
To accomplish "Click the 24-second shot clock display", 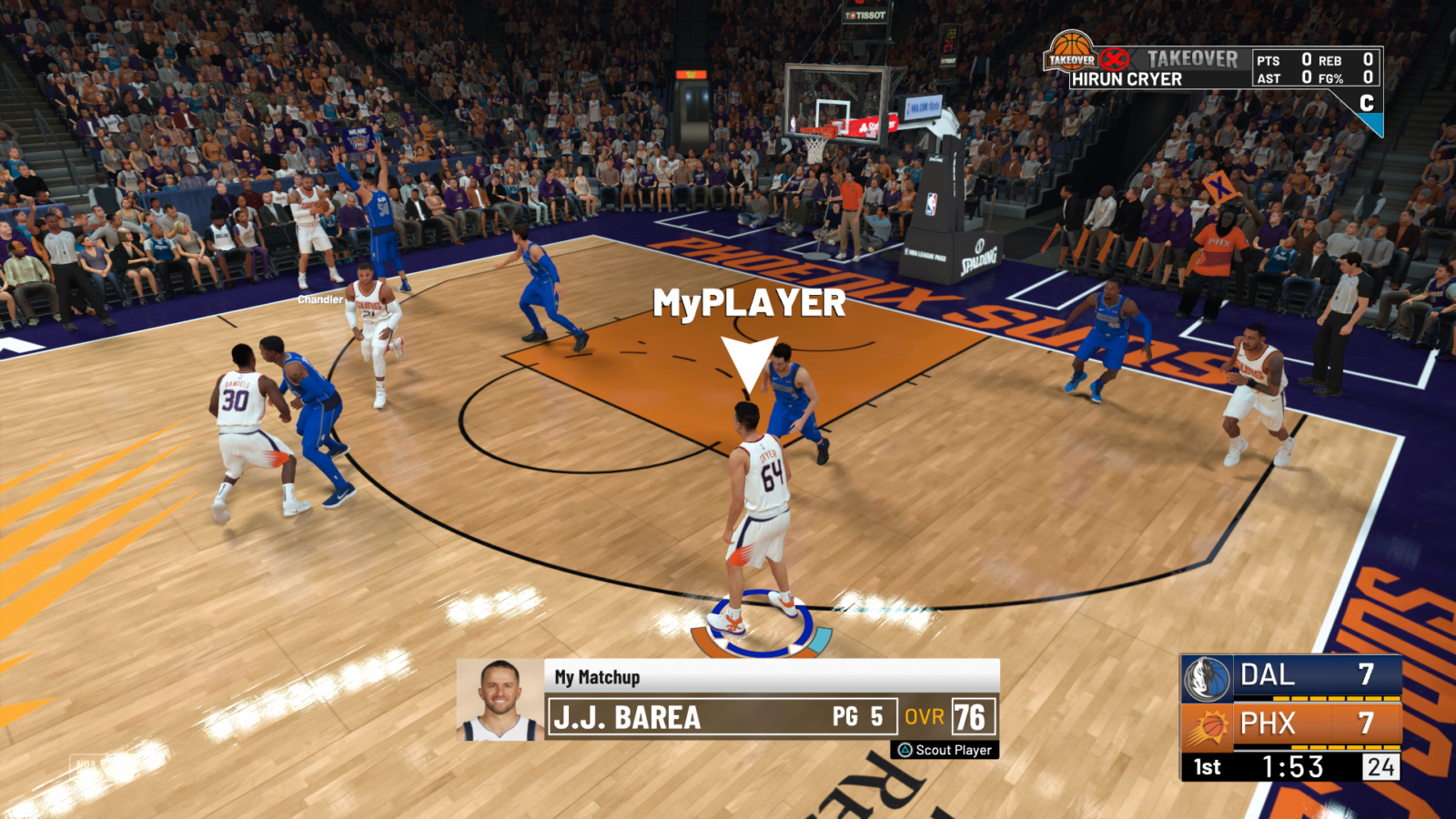I will 1380,767.
